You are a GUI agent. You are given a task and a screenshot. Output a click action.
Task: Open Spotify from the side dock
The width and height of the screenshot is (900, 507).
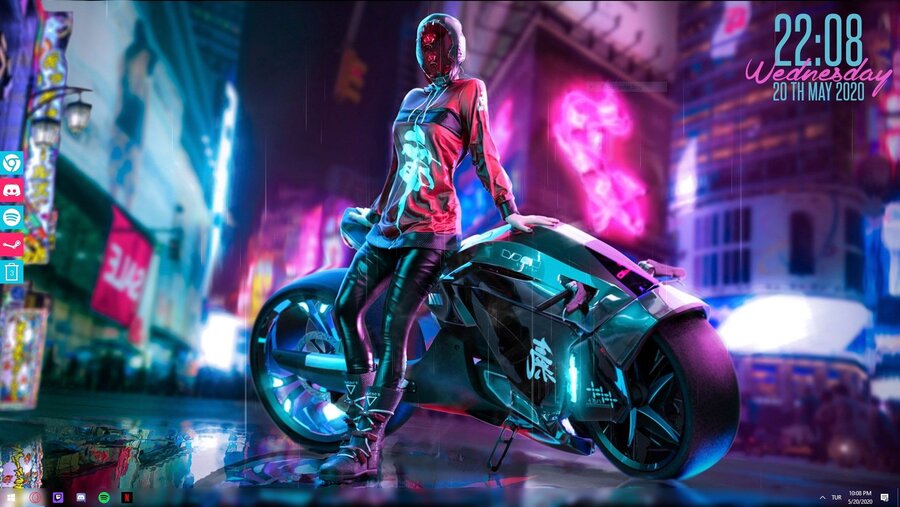12,216
